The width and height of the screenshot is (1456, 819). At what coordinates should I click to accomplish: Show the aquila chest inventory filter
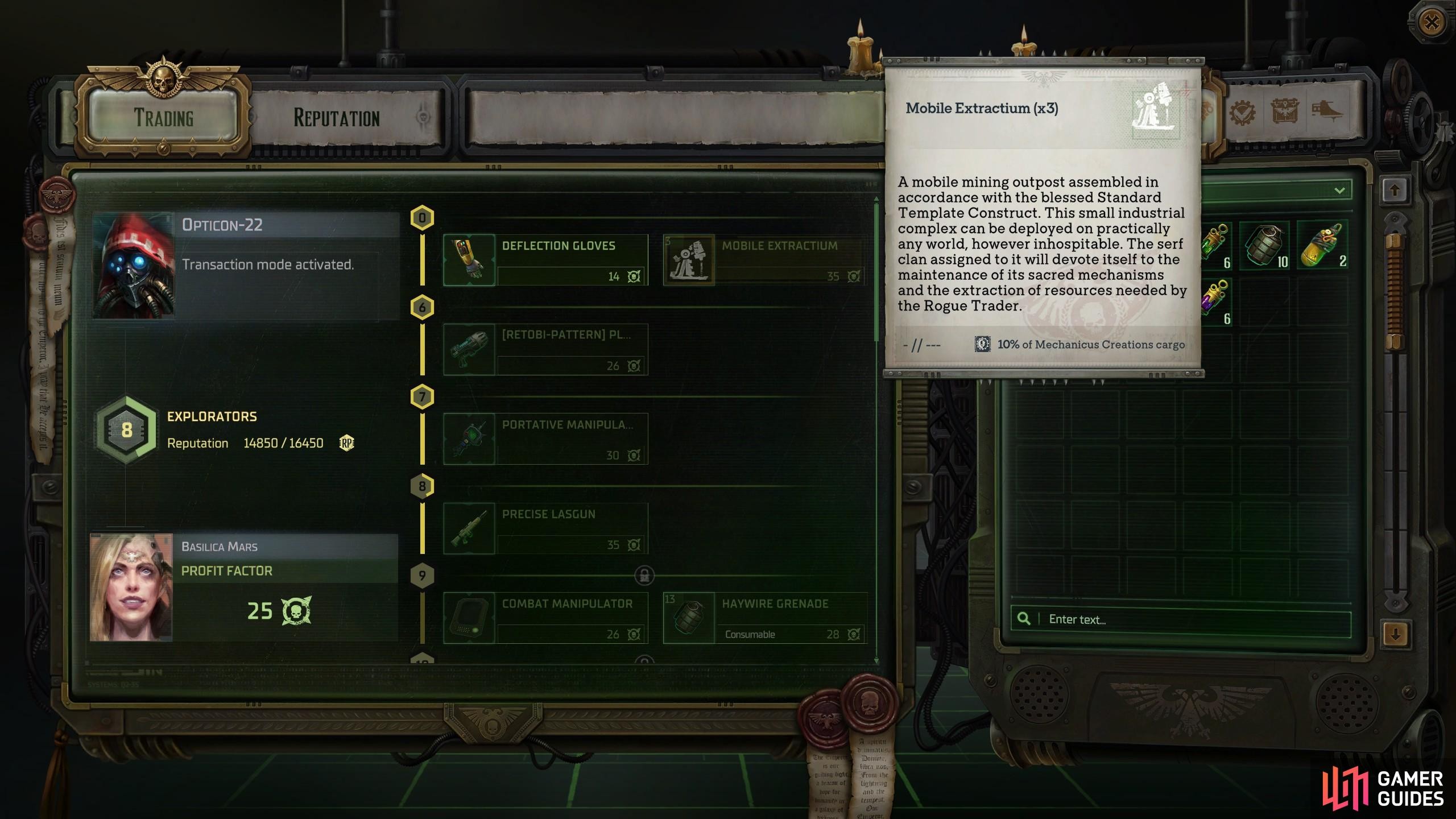(1284, 112)
